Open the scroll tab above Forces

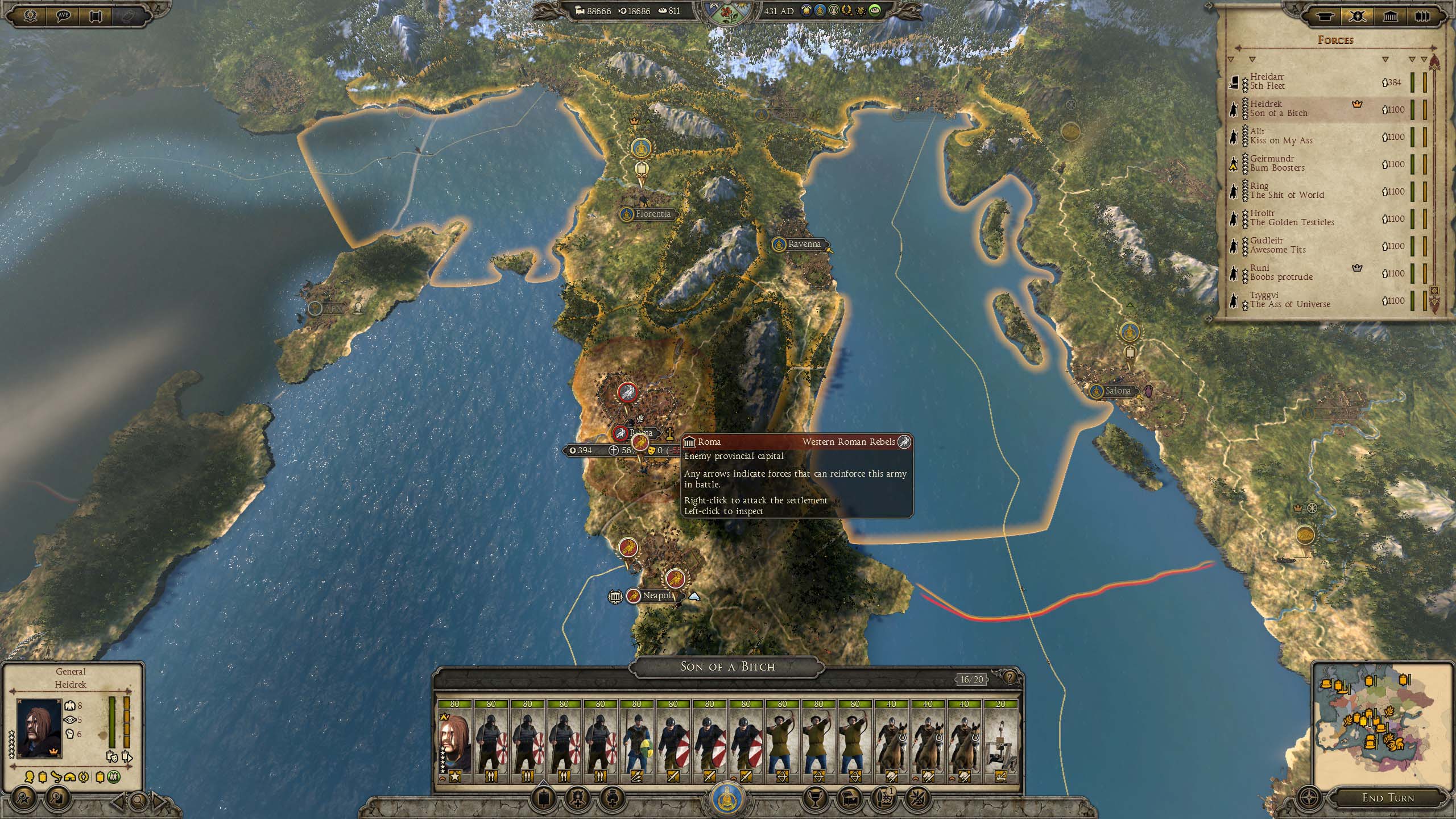1325,16
